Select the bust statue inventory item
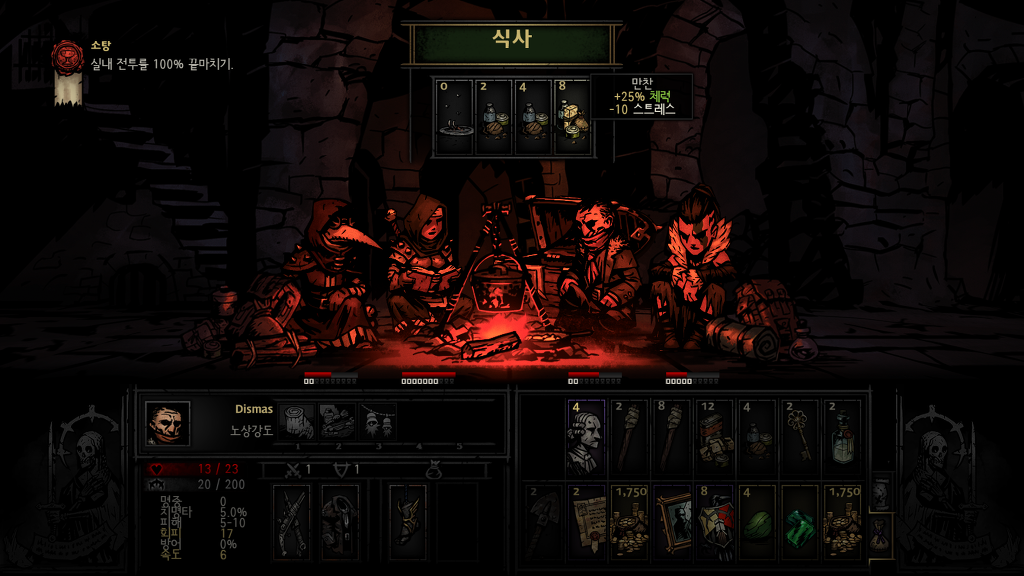 click(x=585, y=438)
